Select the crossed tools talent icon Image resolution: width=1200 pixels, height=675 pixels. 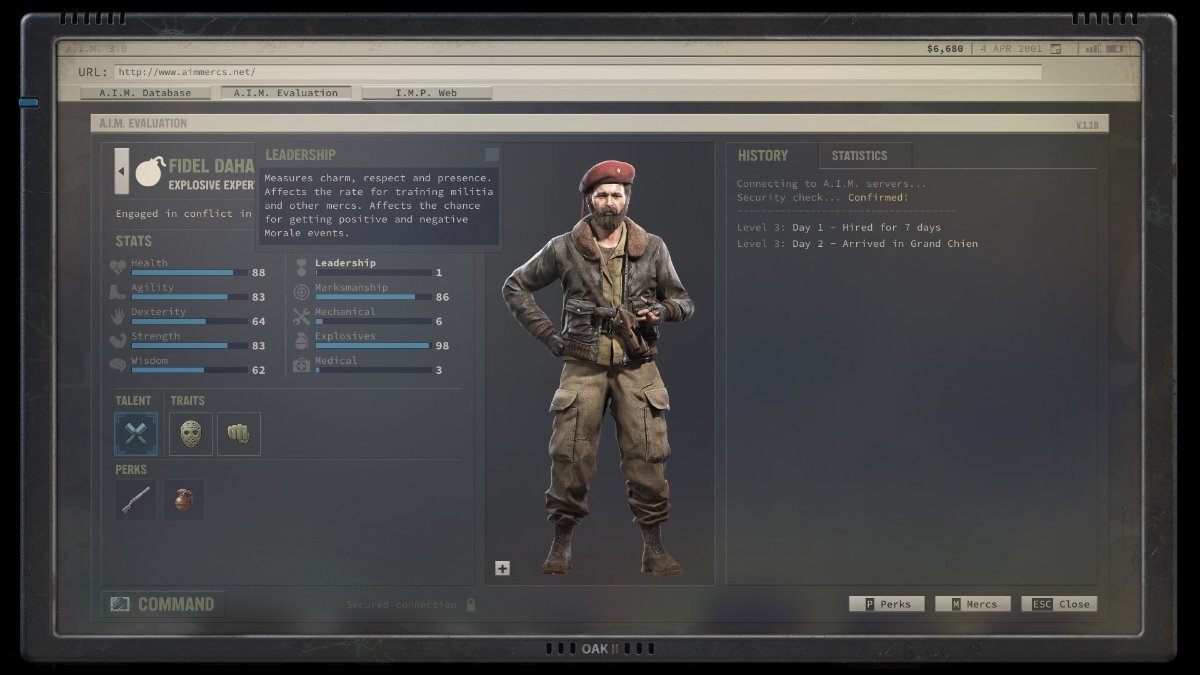coord(136,434)
